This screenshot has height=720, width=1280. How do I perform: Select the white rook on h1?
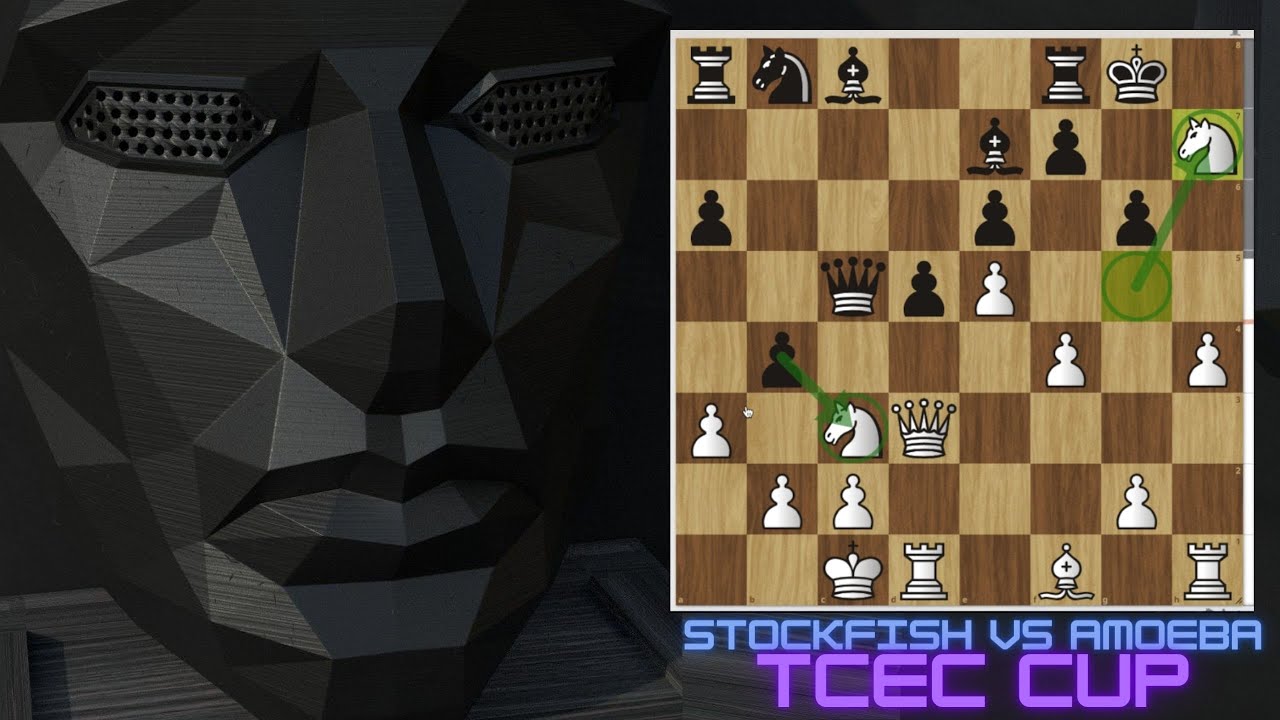click(x=1208, y=570)
